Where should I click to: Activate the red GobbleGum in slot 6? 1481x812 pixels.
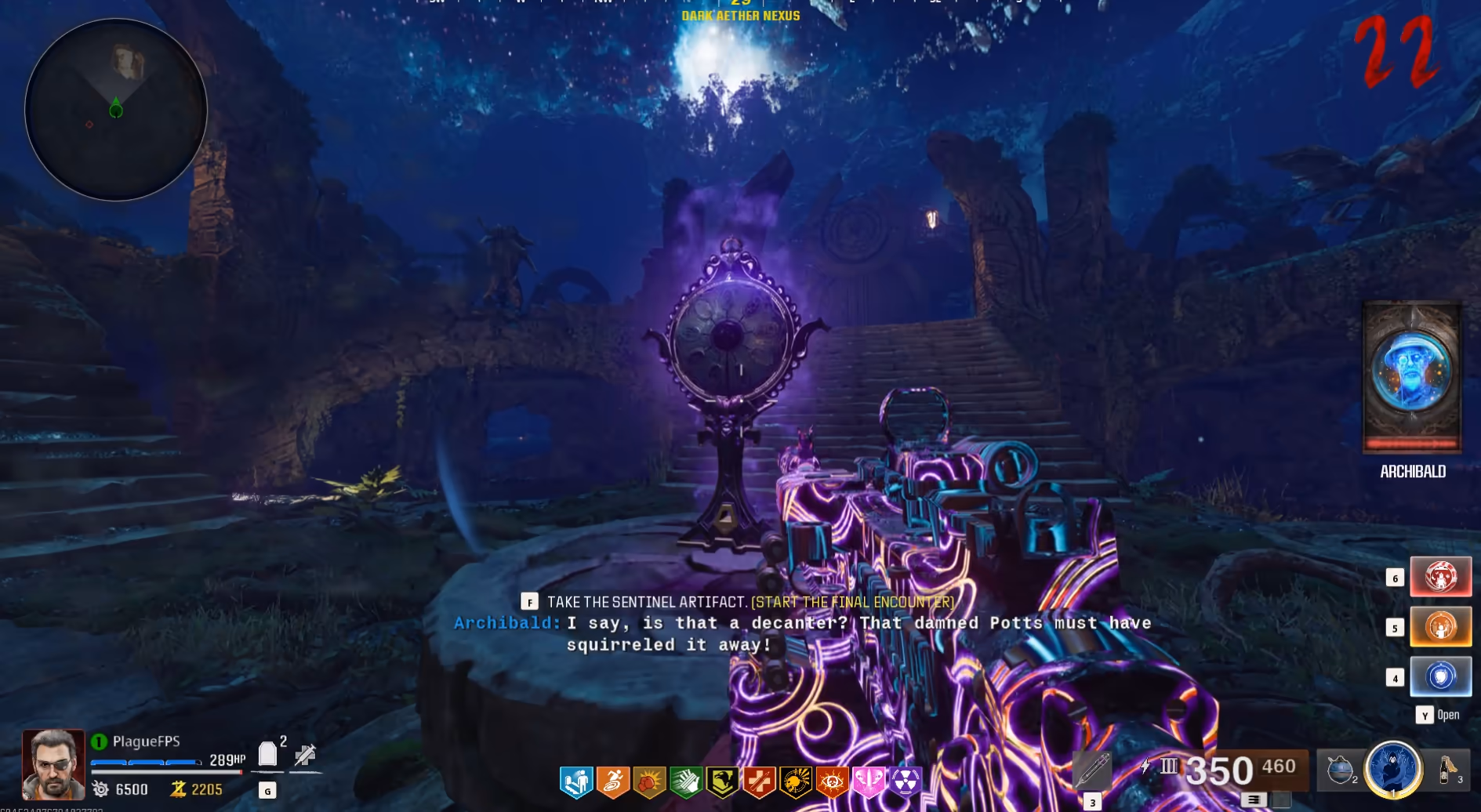(1440, 577)
